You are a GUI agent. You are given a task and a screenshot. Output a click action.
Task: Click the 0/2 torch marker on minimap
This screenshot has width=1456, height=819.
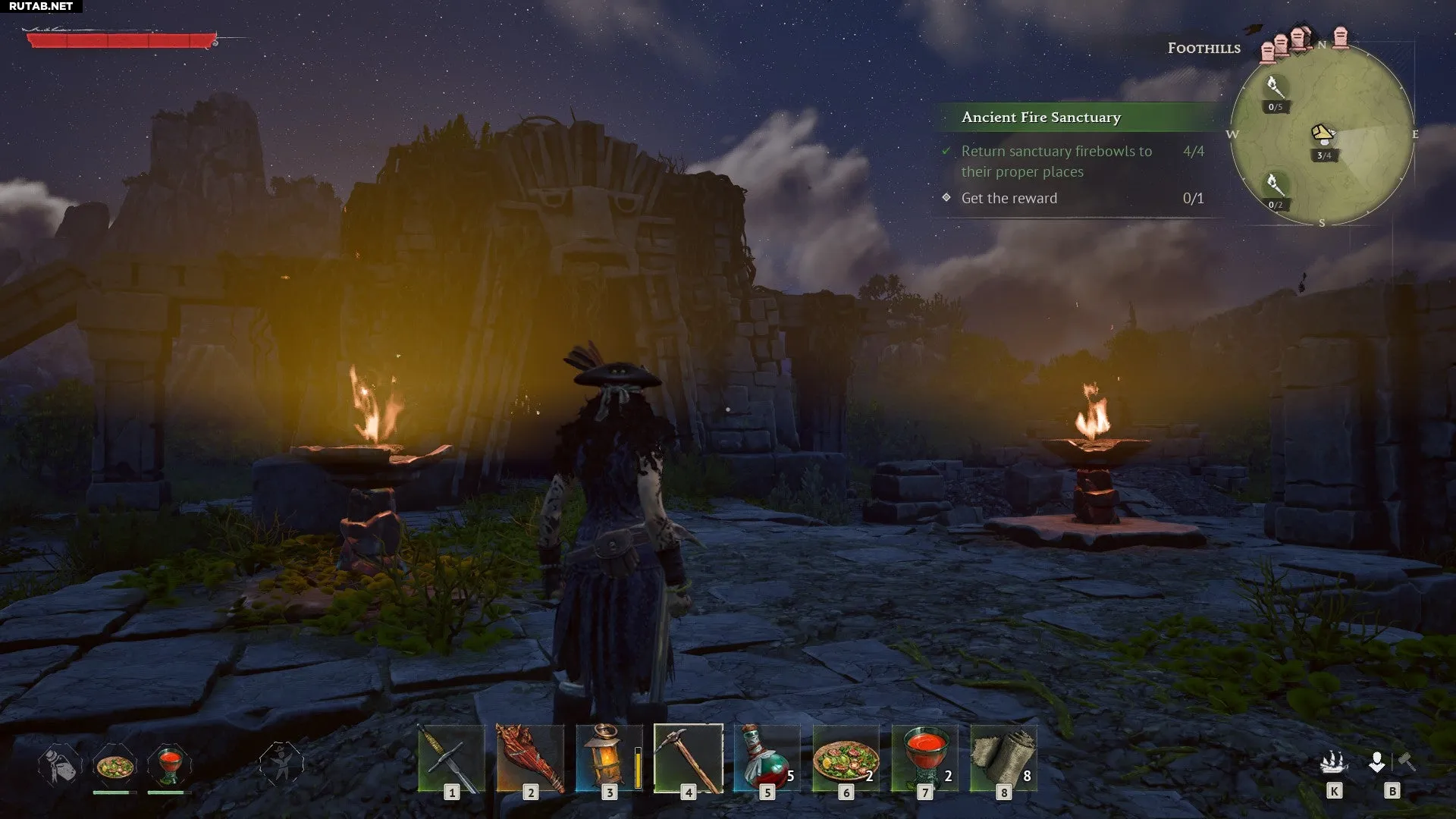click(1275, 186)
